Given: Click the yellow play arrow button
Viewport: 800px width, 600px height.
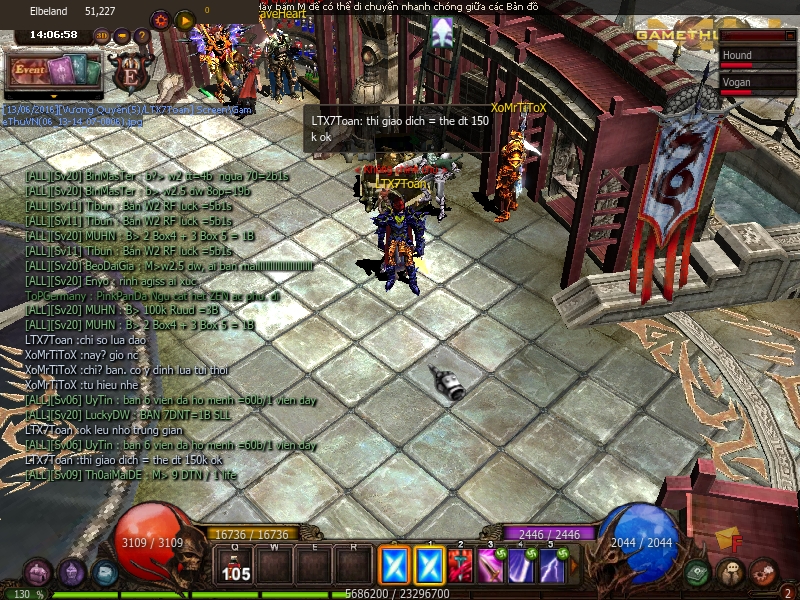Looking at the screenshot, I should click(x=184, y=19).
